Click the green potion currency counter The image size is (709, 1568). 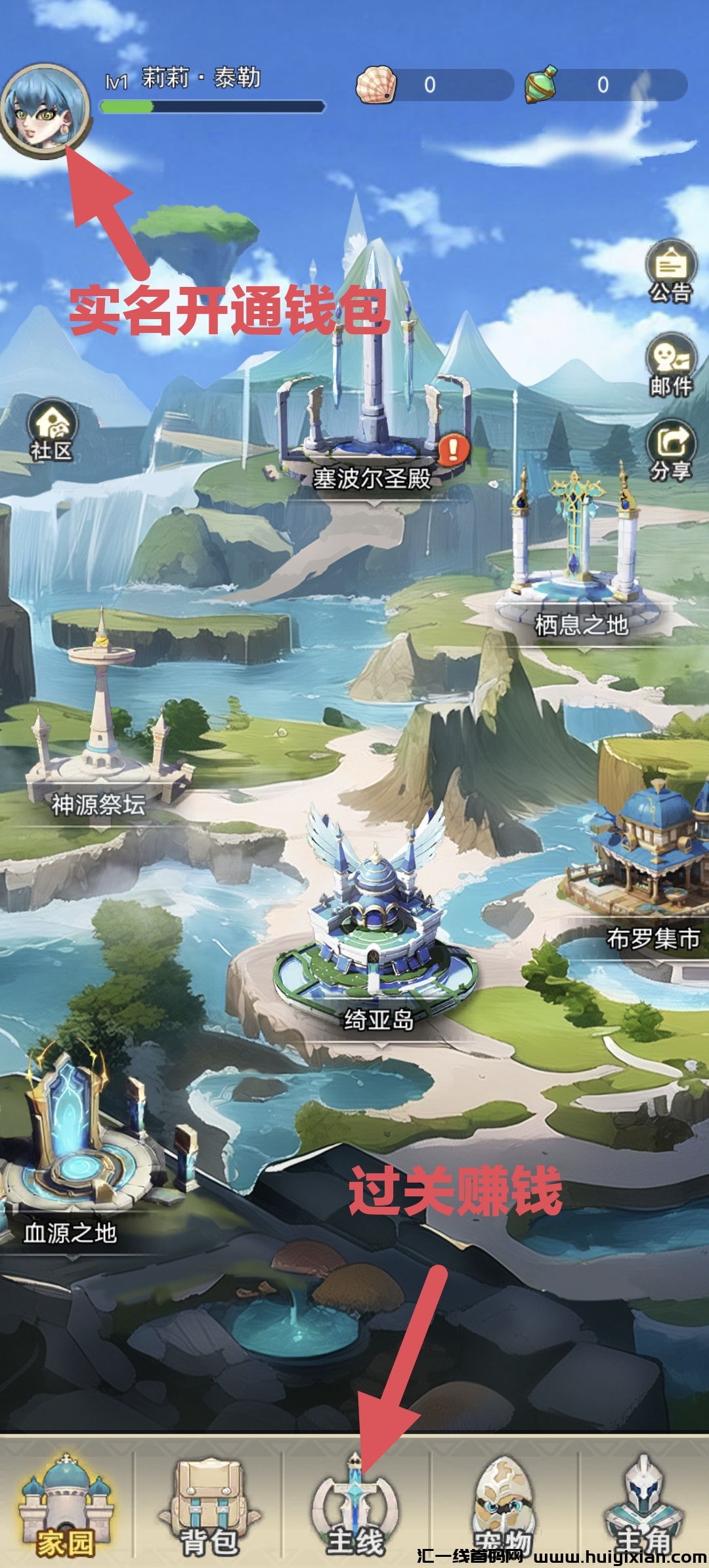tap(604, 85)
